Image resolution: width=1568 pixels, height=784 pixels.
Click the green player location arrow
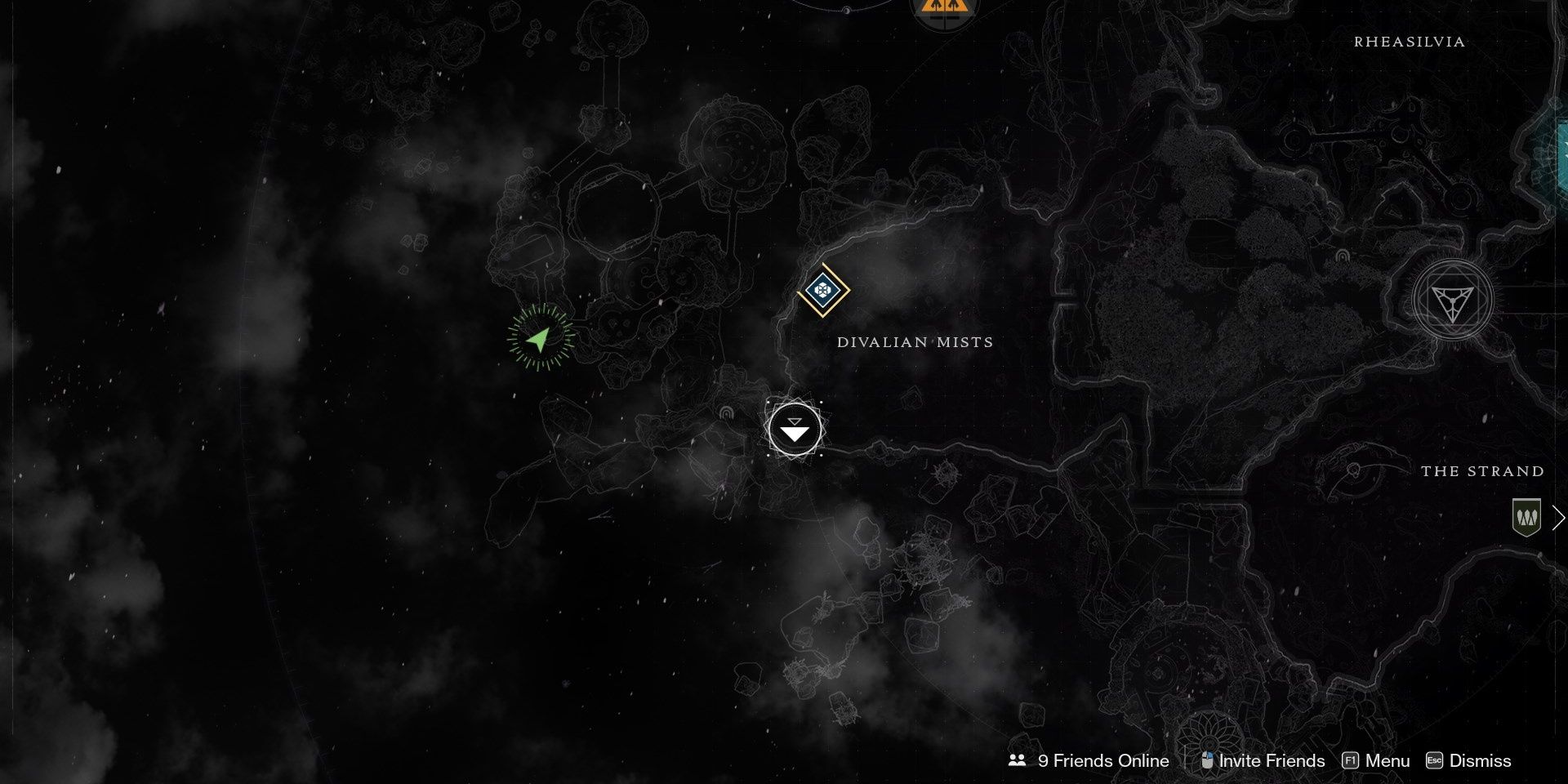tap(539, 337)
